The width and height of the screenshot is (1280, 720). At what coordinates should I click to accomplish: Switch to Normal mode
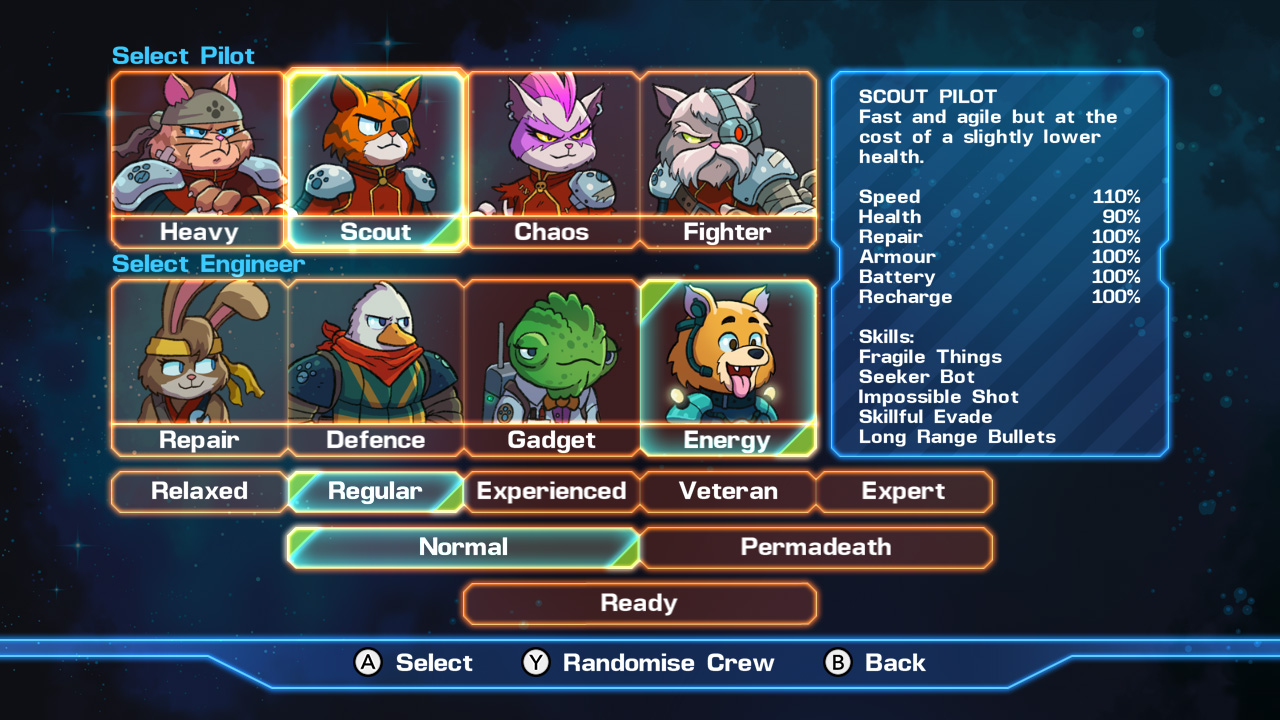tap(463, 547)
